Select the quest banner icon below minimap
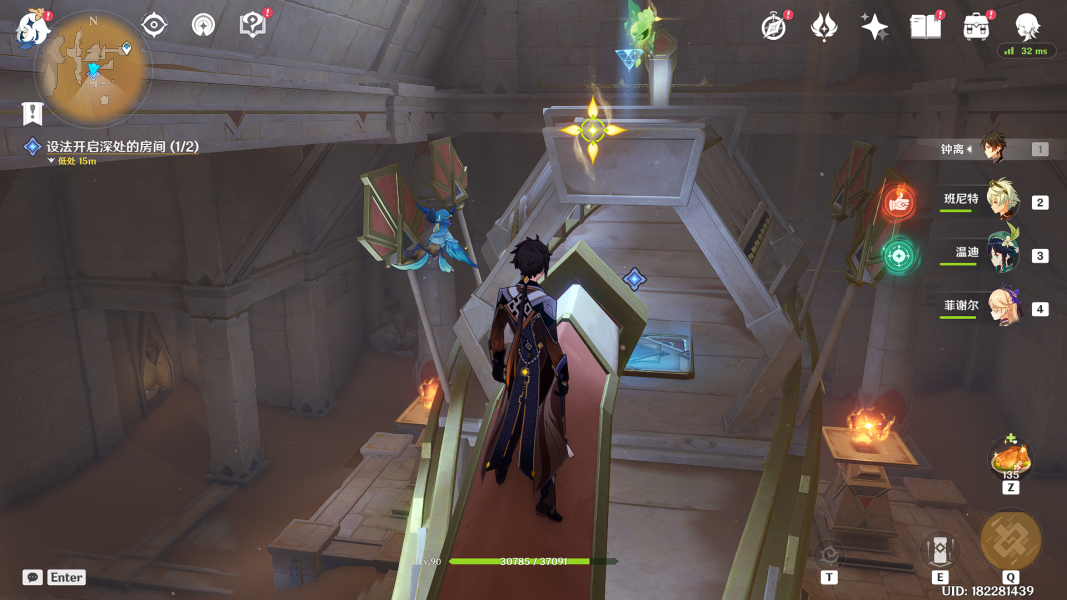Screen dimensions: 1067x600 (x=33, y=113)
